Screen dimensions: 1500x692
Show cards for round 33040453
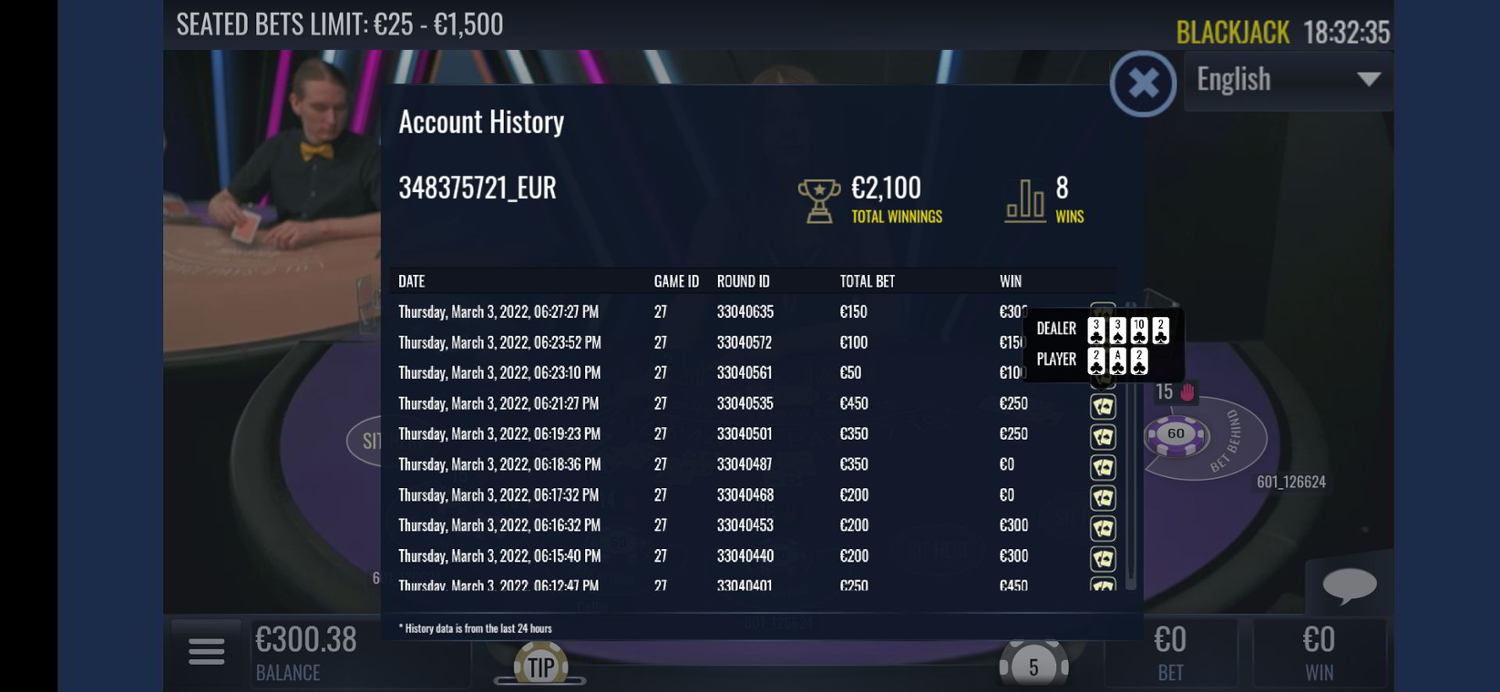[x=1102, y=527]
